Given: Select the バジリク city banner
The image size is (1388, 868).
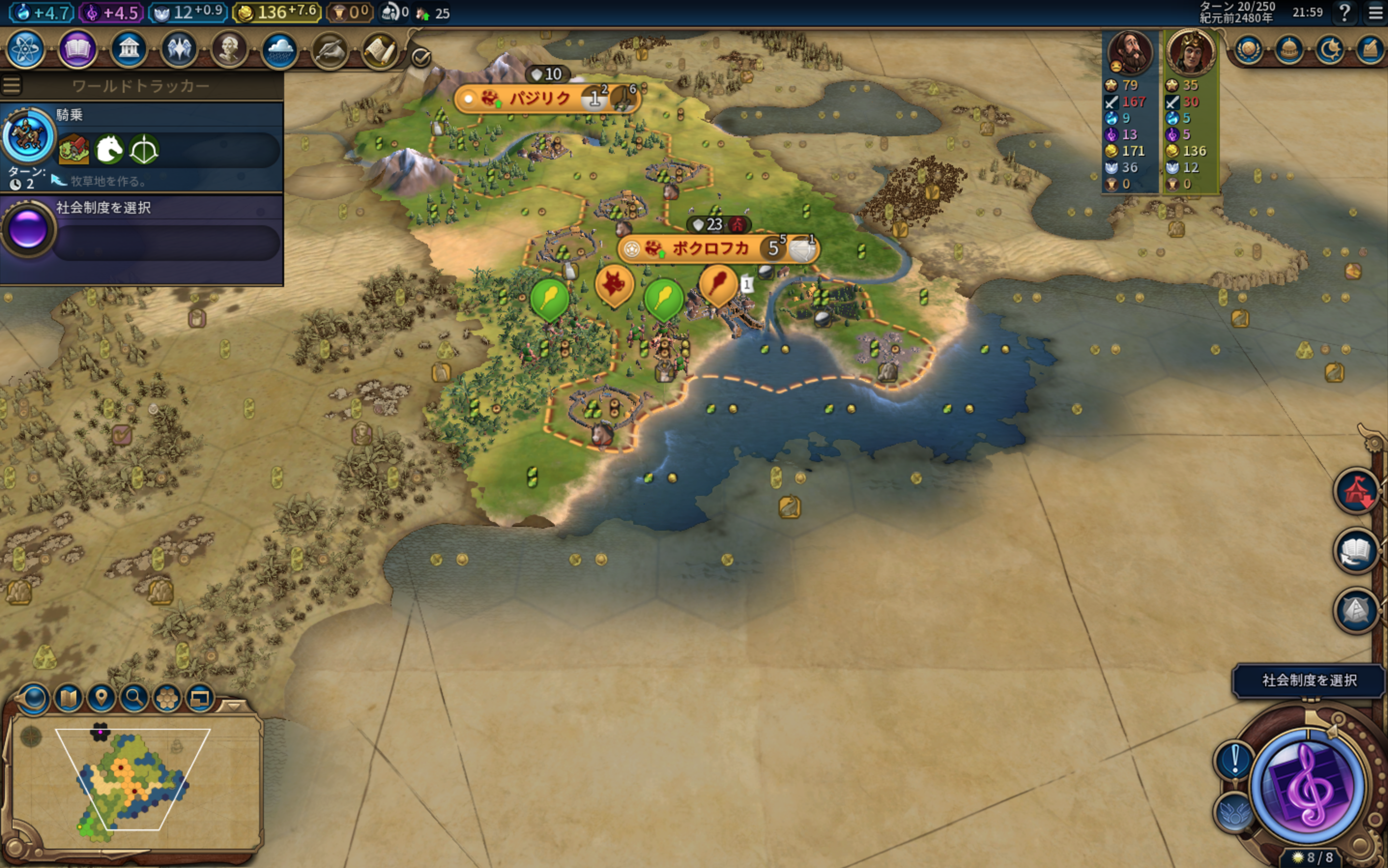Looking at the screenshot, I should click(539, 99).
